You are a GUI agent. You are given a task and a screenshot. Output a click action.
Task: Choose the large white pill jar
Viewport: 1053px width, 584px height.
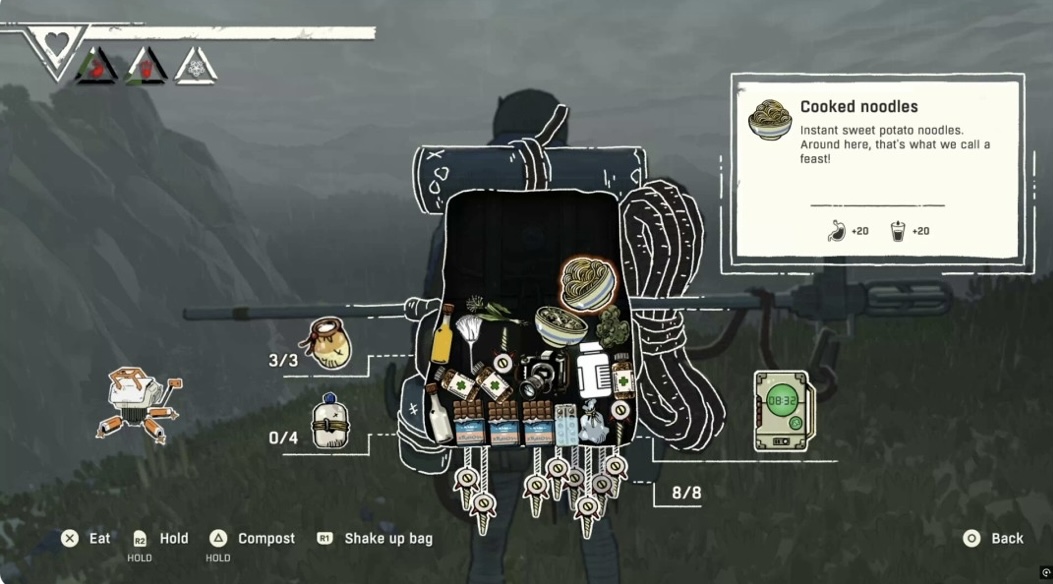[592, 372]
